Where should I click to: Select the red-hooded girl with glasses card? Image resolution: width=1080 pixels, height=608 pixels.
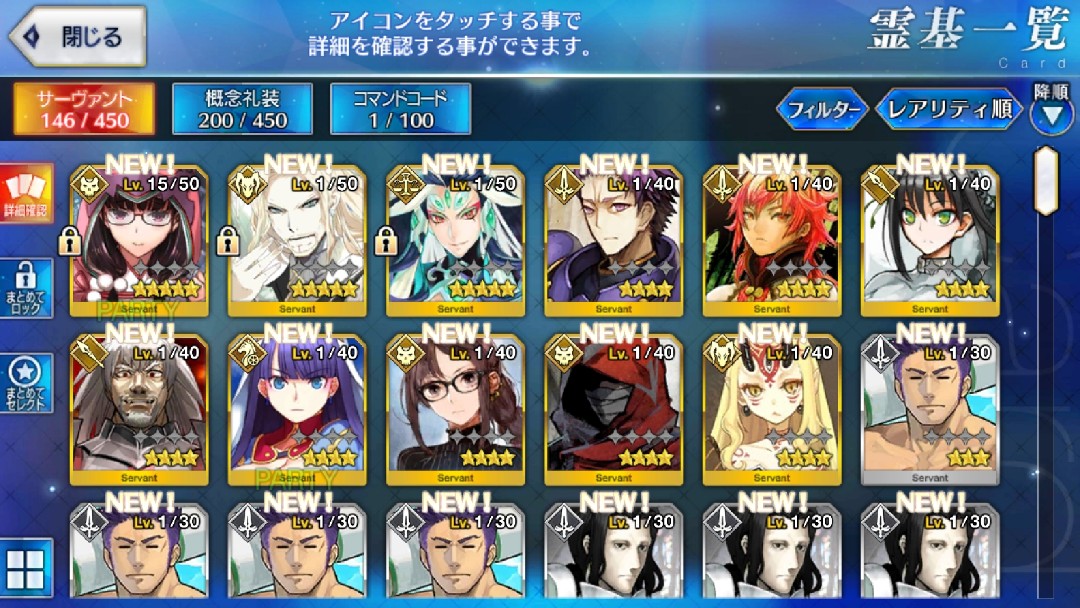tap(140, 240)
